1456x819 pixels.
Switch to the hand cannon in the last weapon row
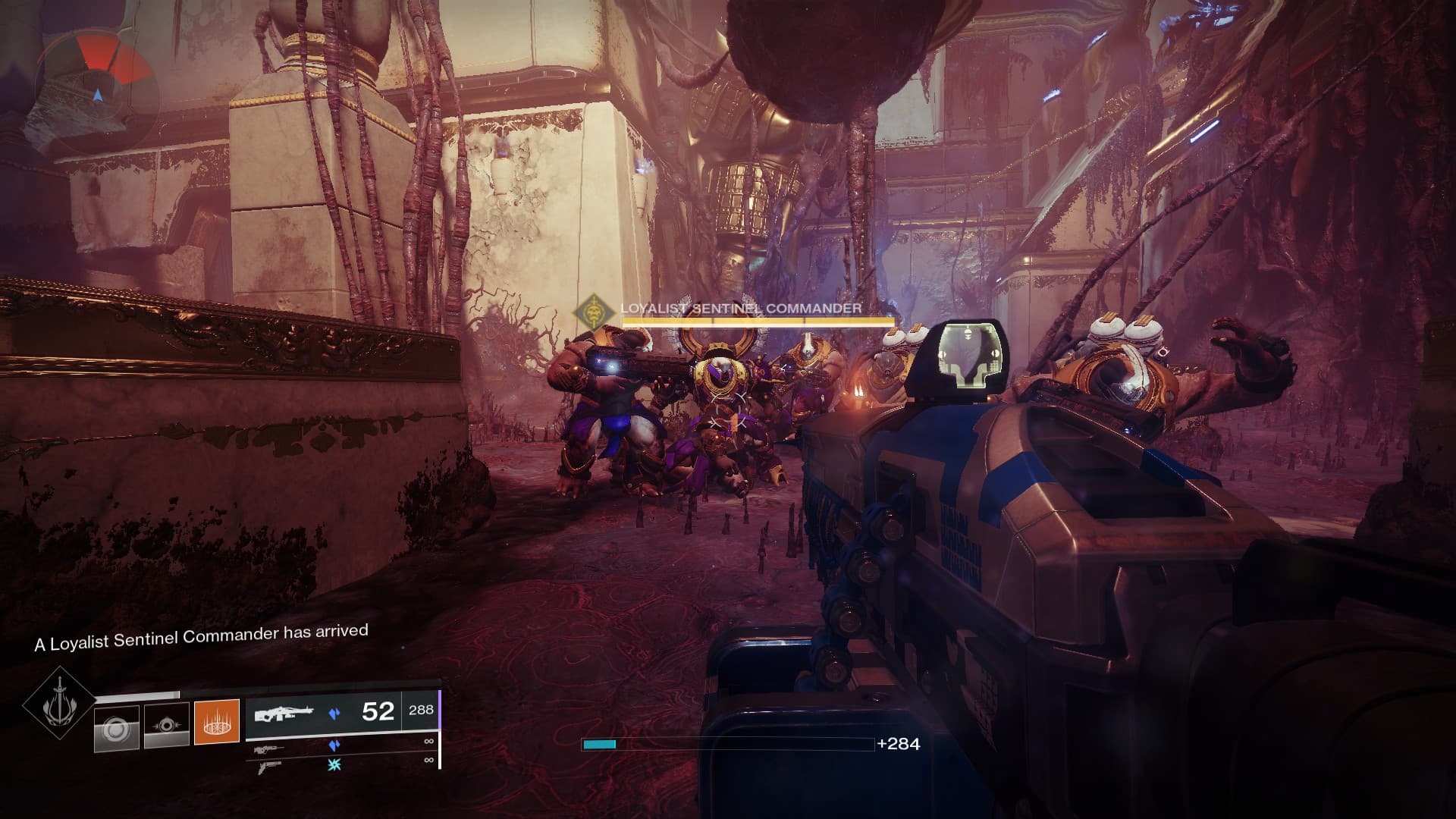271,767
